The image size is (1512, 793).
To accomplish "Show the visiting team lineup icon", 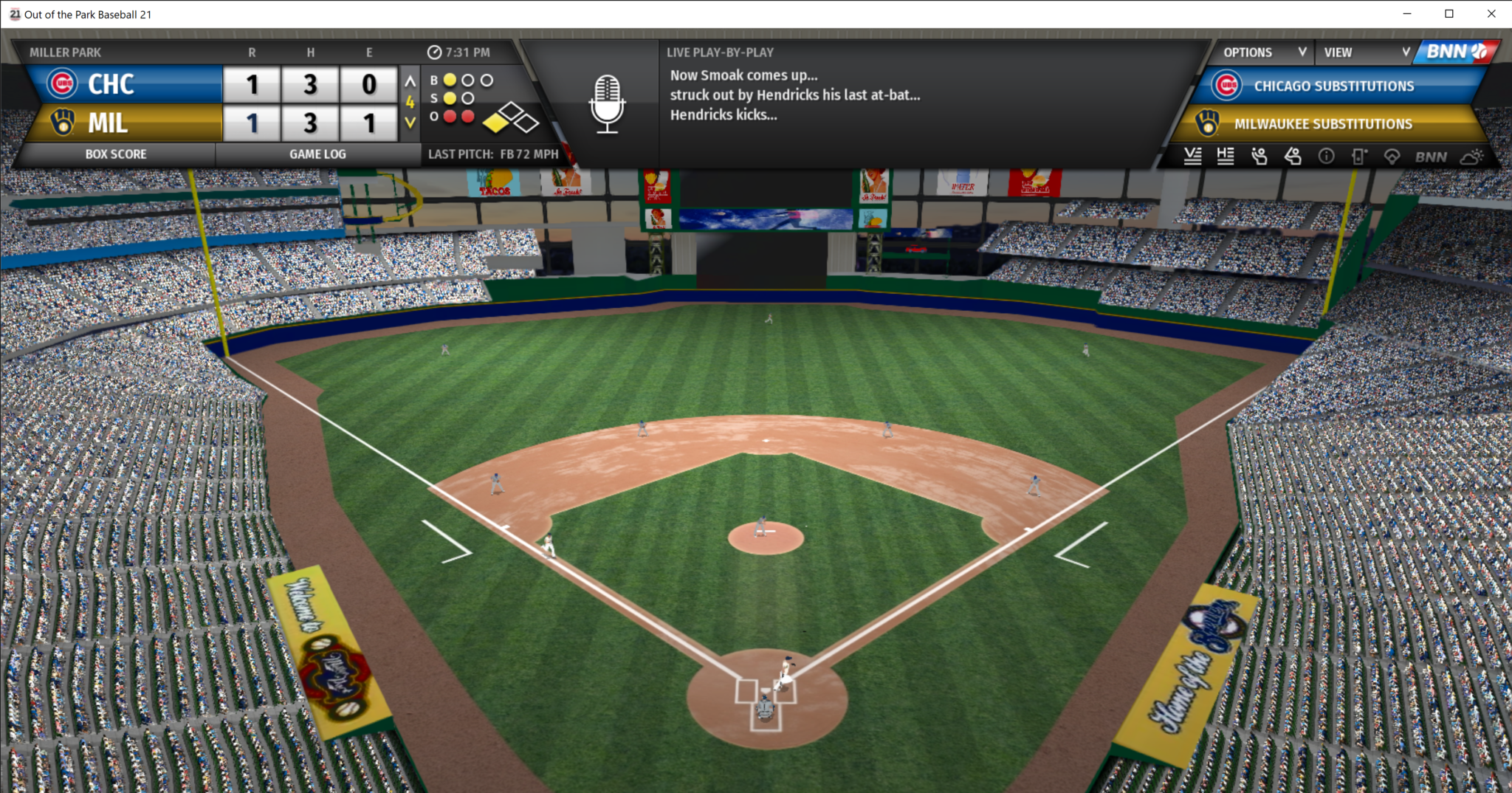I will [x=1192, y=156].
